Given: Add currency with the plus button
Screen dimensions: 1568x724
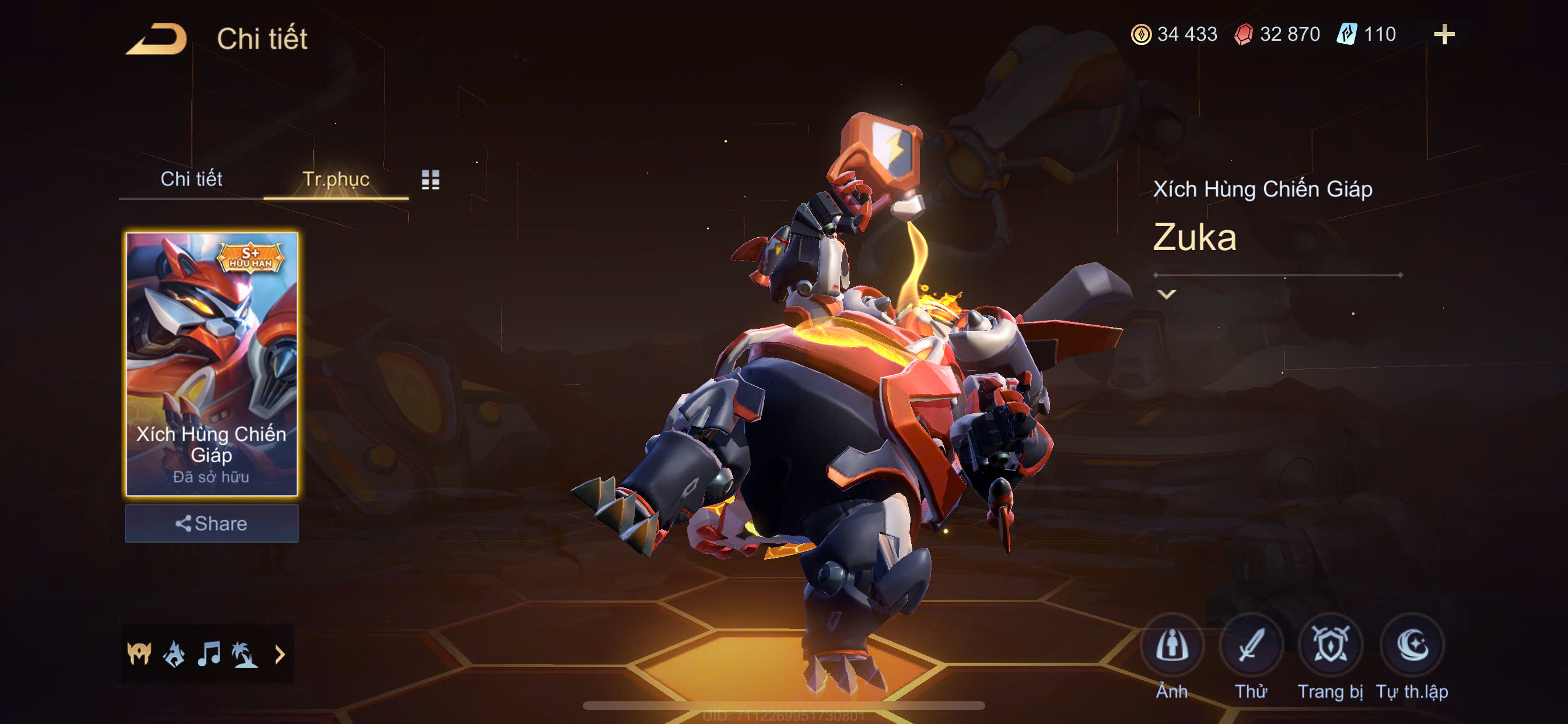Looking at the screenshot, I should tap(1444, 34).
